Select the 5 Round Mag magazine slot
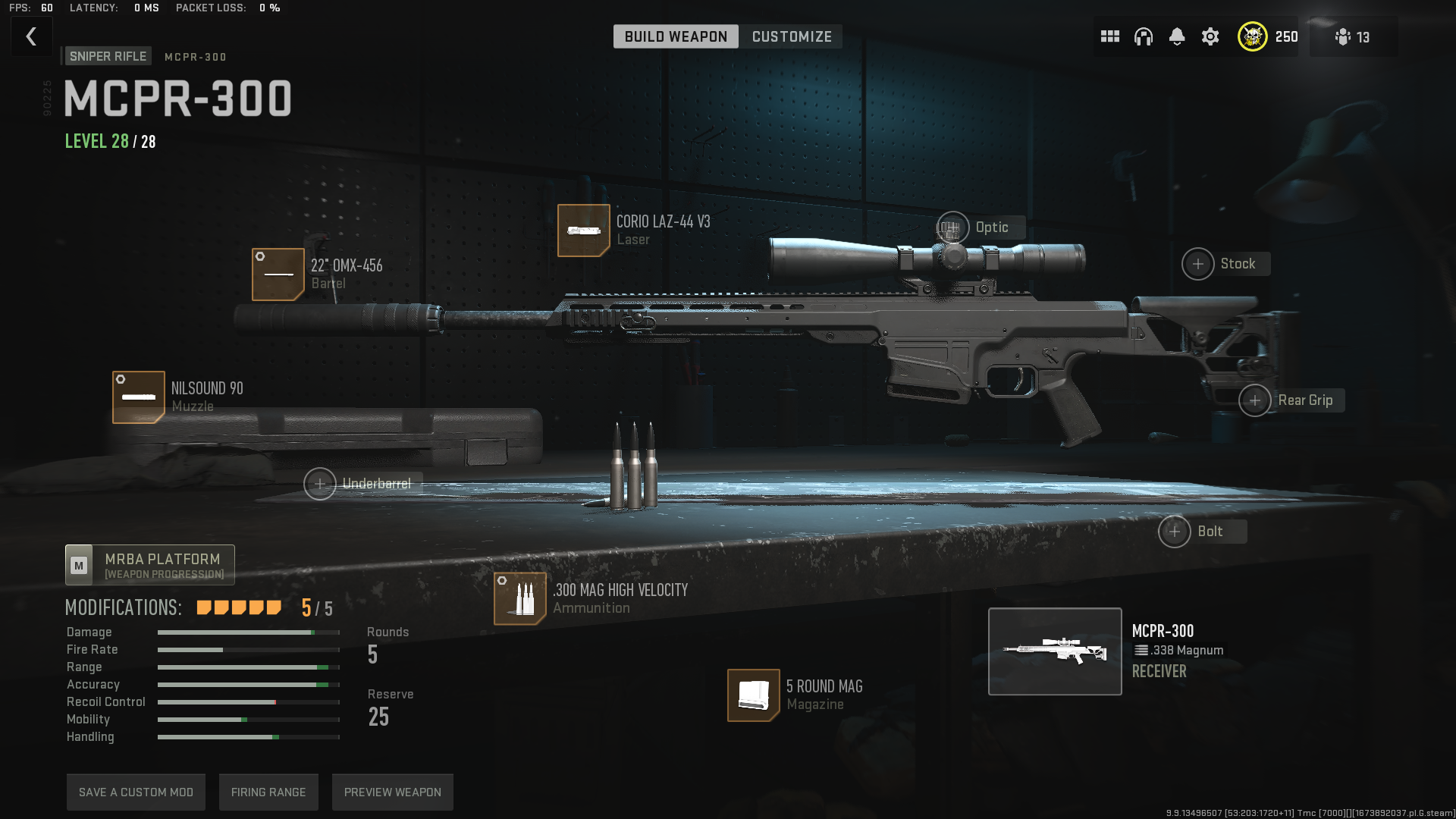This screenshot has height=819, width=1456. (x=754, y=695)
